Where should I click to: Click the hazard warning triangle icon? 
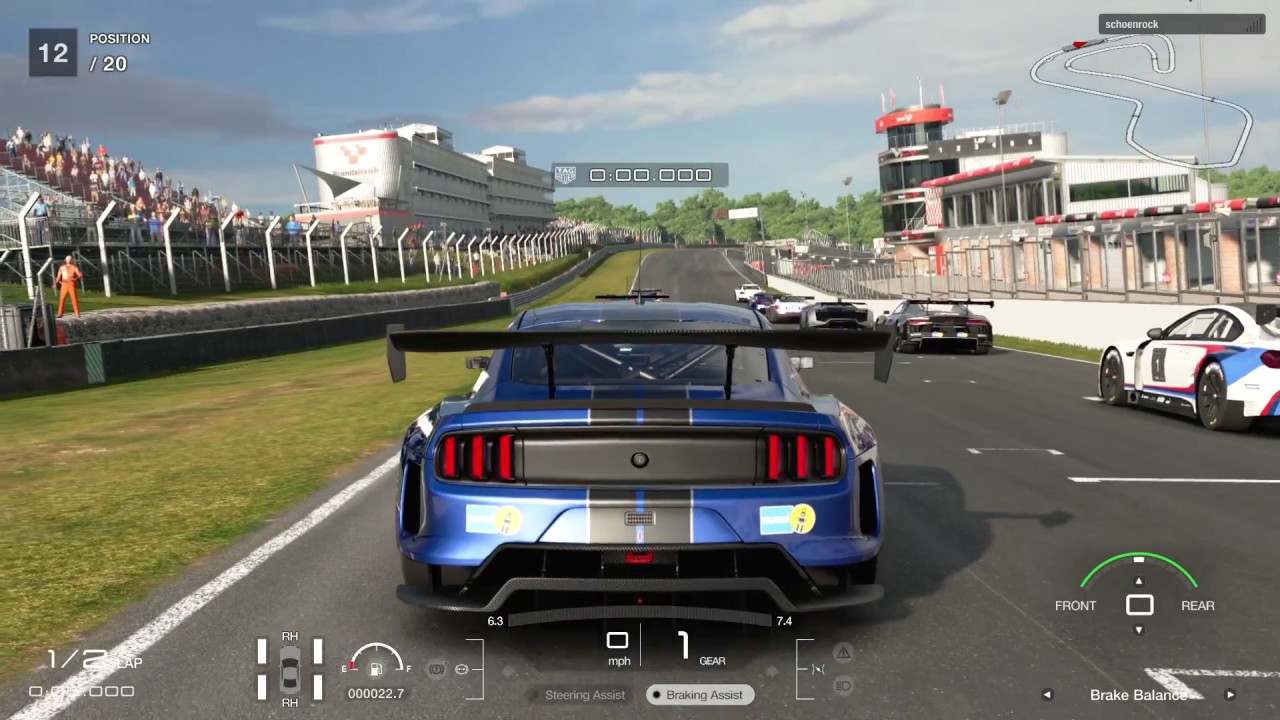[843, 652]
